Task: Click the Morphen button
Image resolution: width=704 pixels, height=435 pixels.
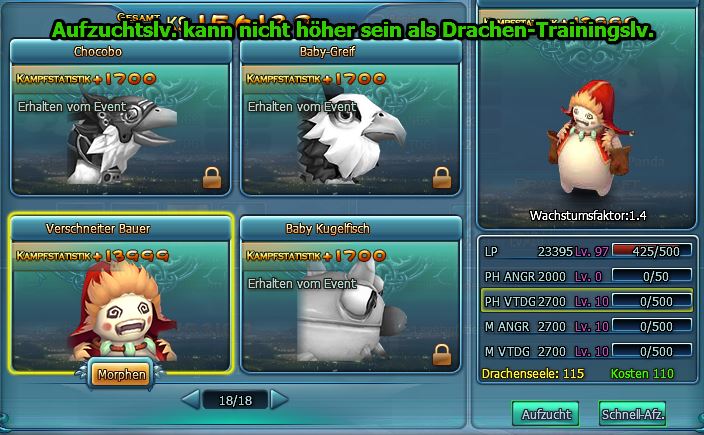Action: (x=119, y=376)
